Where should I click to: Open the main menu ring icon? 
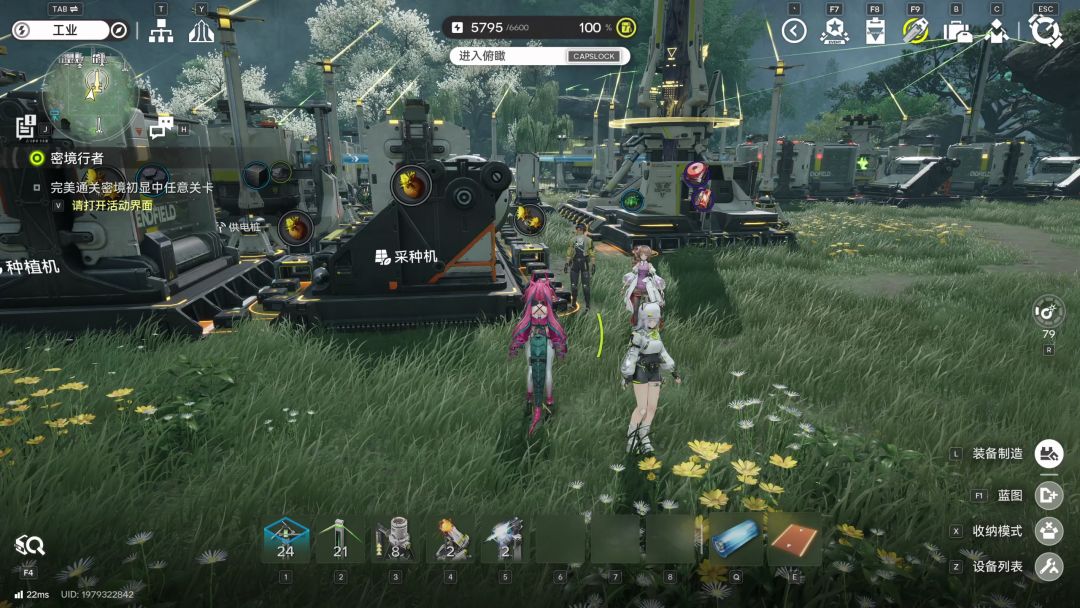[x=1045, y=31]
